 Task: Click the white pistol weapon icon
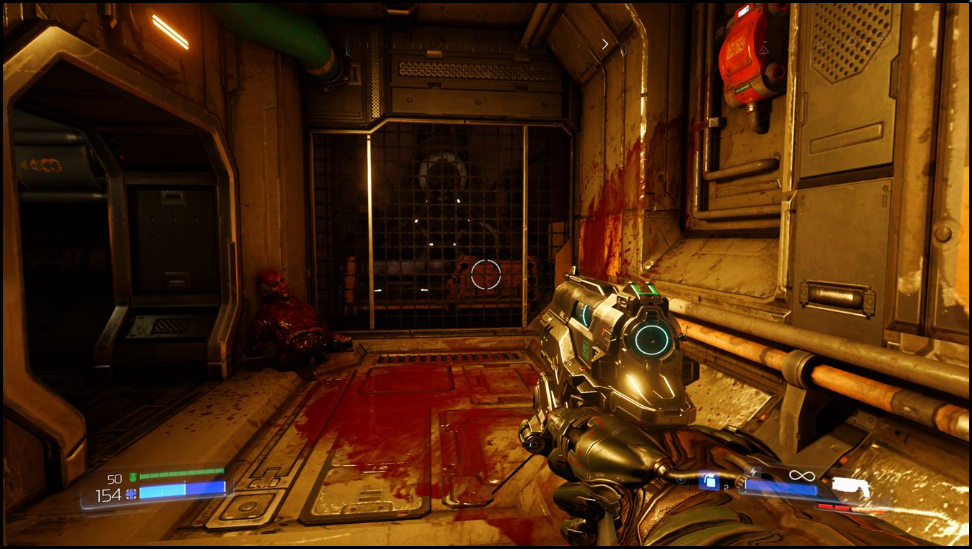point(851,485)
